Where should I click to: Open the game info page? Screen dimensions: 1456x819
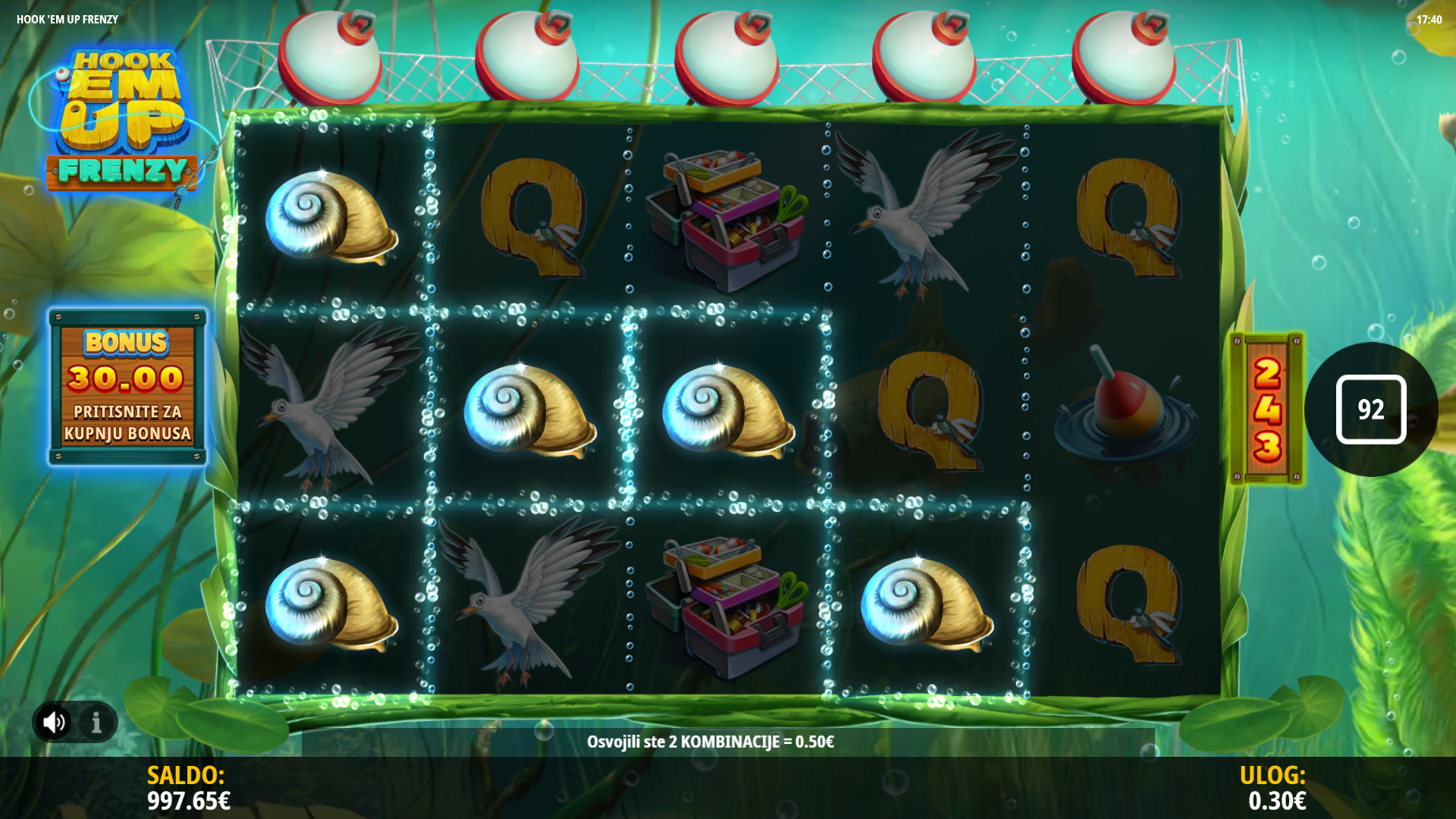96,722
